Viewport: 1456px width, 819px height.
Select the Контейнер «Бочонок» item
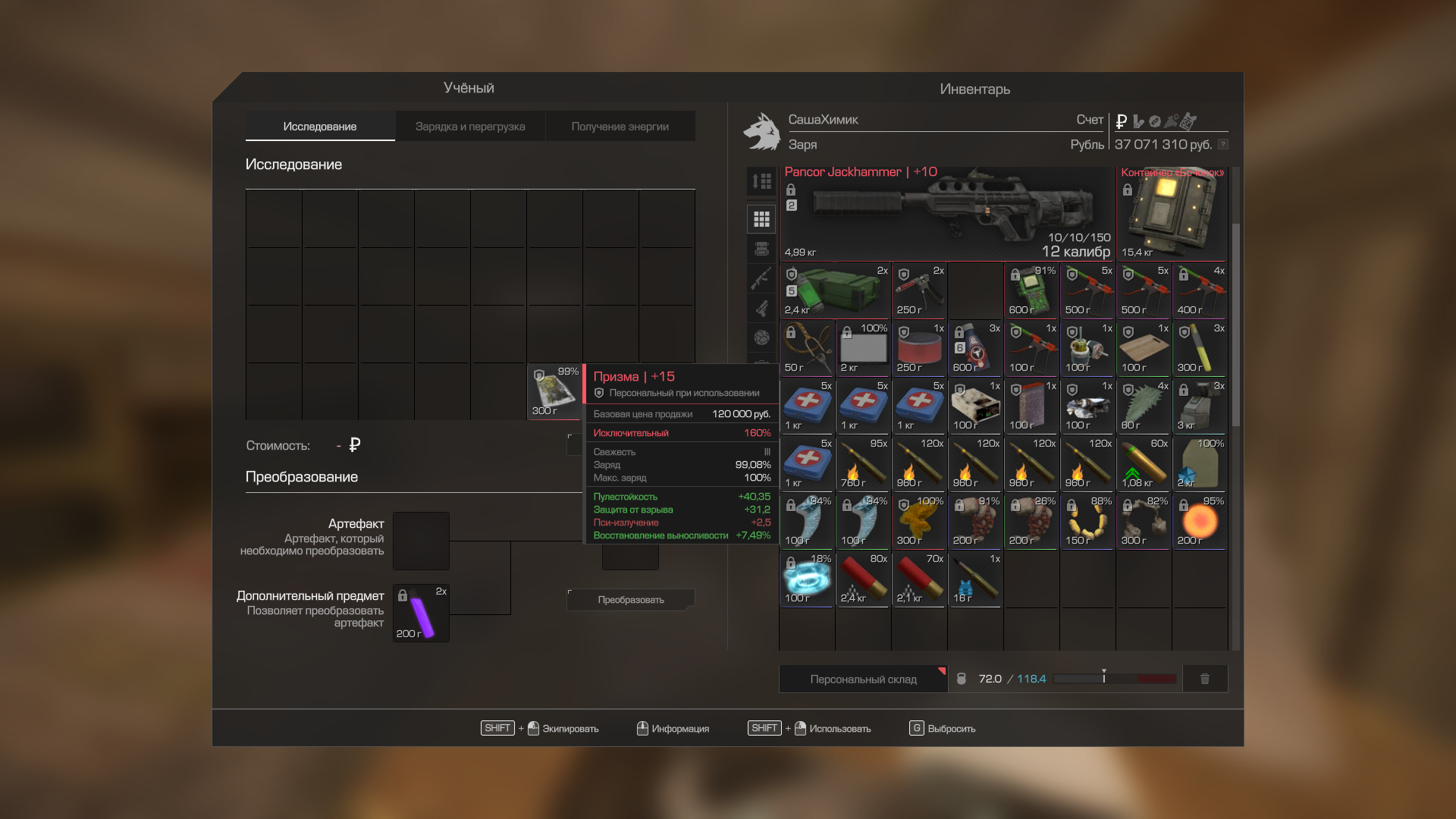(x=1172, y=214)
